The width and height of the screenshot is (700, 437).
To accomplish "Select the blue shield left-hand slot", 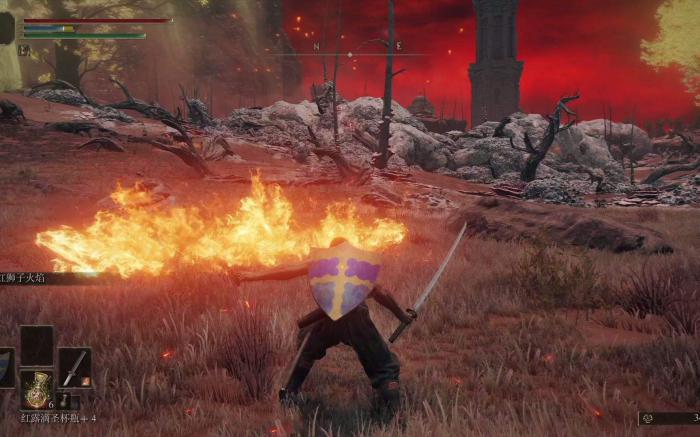I will pyautogui.click(x=6, y=367).
